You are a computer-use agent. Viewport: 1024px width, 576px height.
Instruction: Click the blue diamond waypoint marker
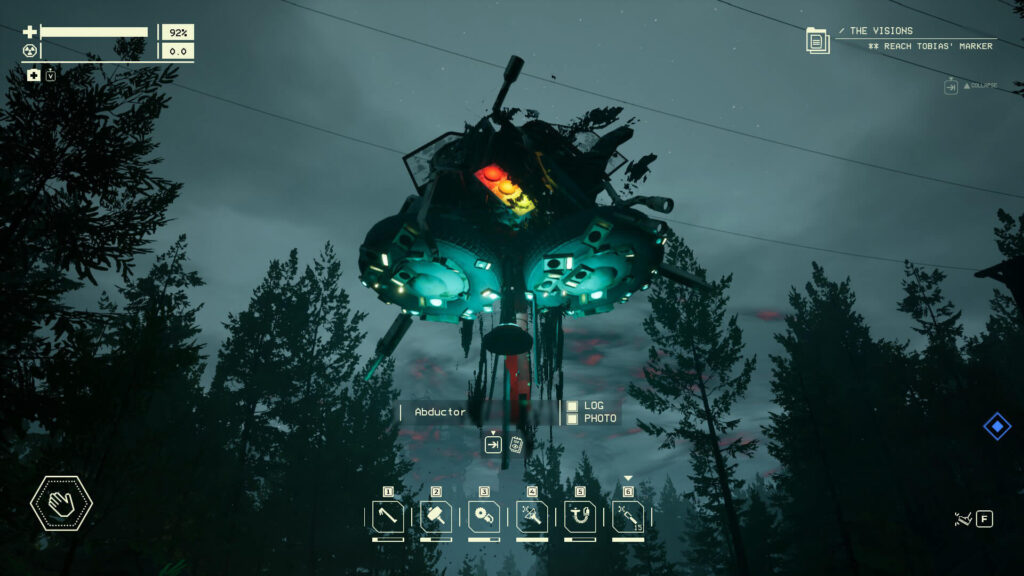[x=997, y=427]
